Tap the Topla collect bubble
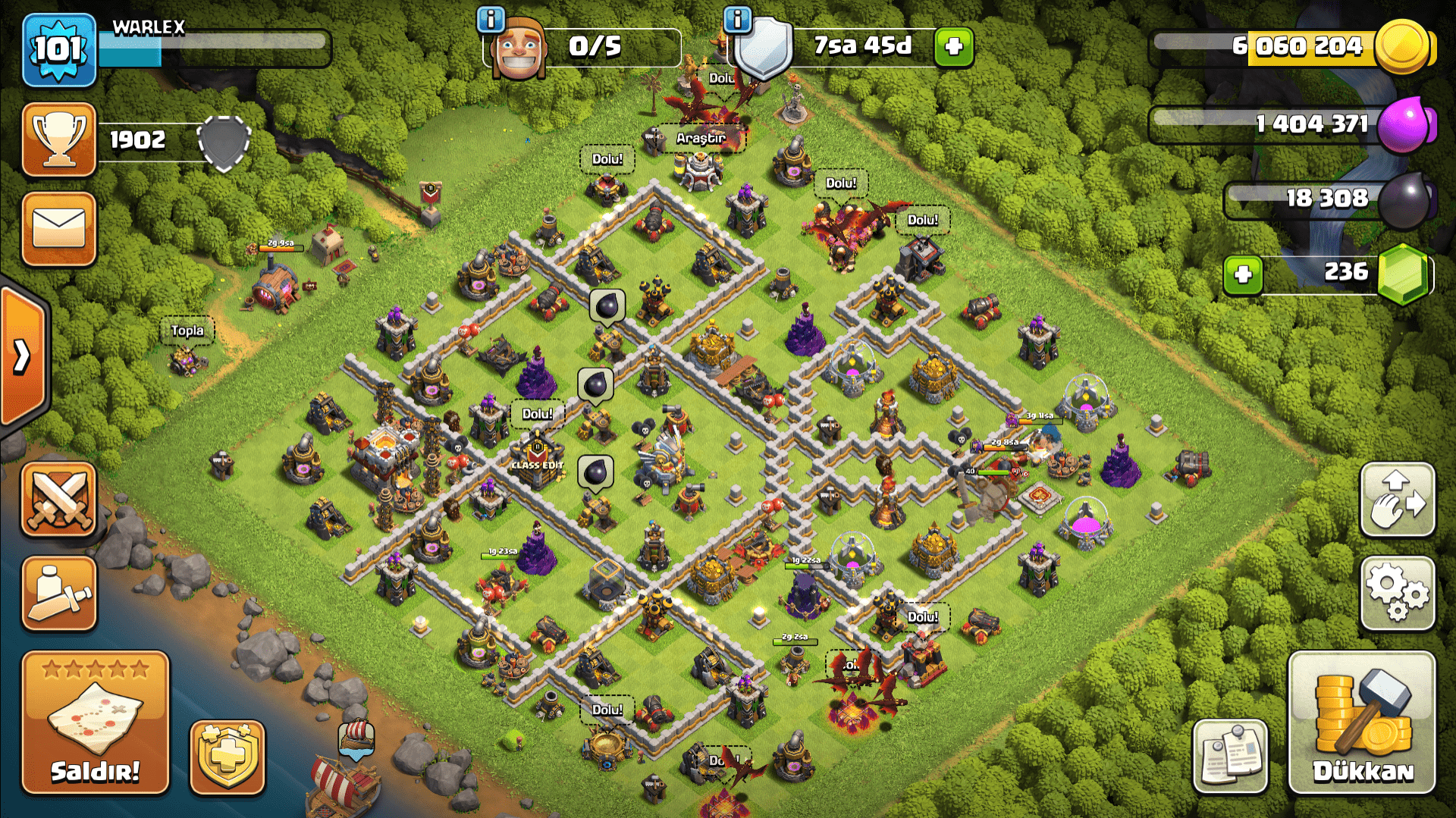The width and height of the screenshot is (1456, 818). [x=187, y=331]
